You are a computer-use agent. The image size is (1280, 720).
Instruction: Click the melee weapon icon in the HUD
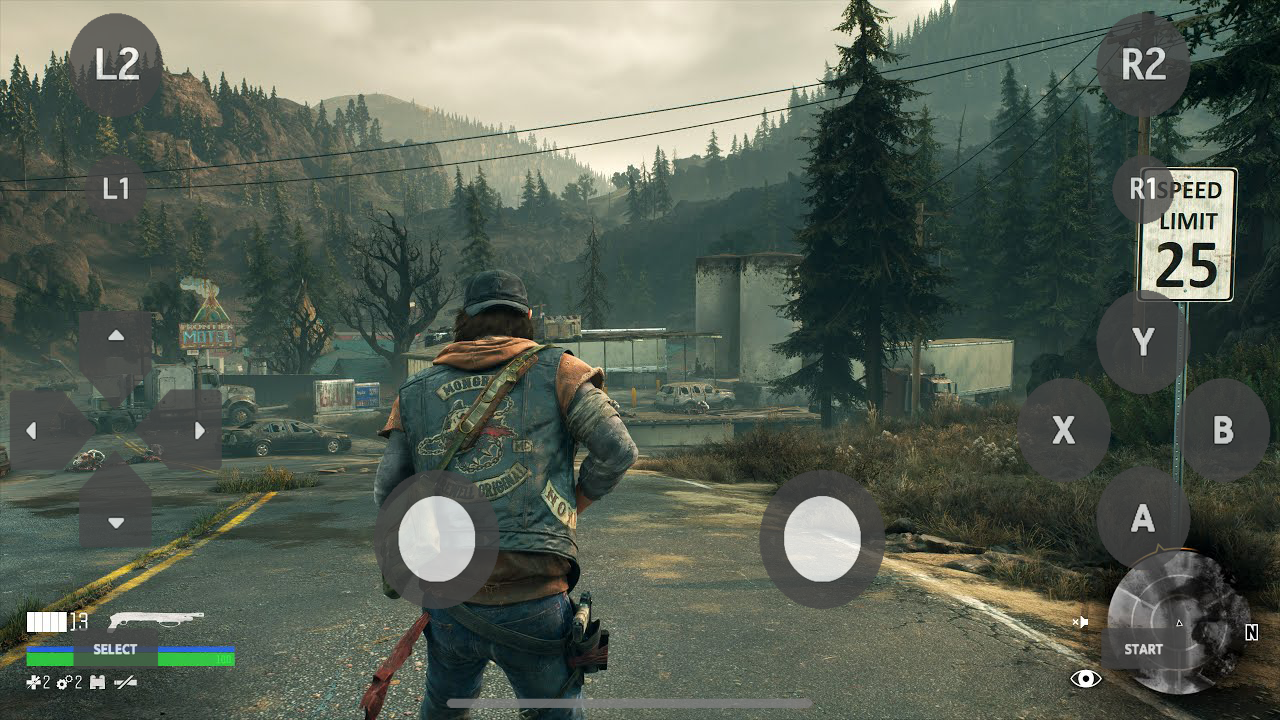[124, 682]
